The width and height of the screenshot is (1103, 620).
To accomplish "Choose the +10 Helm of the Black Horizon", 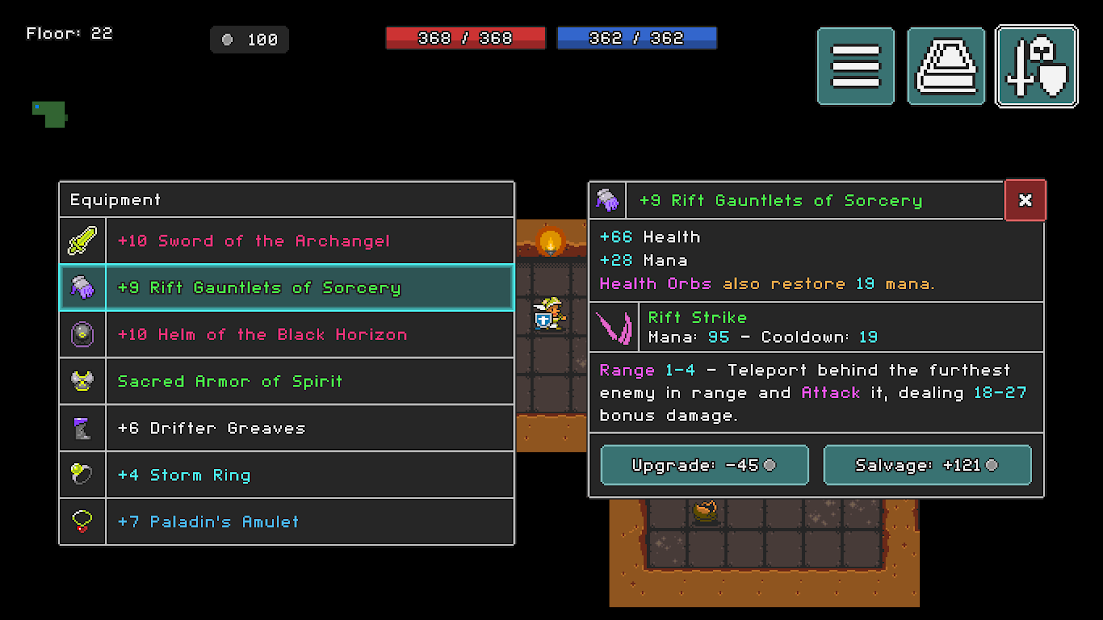I will [x=287, y=334].
